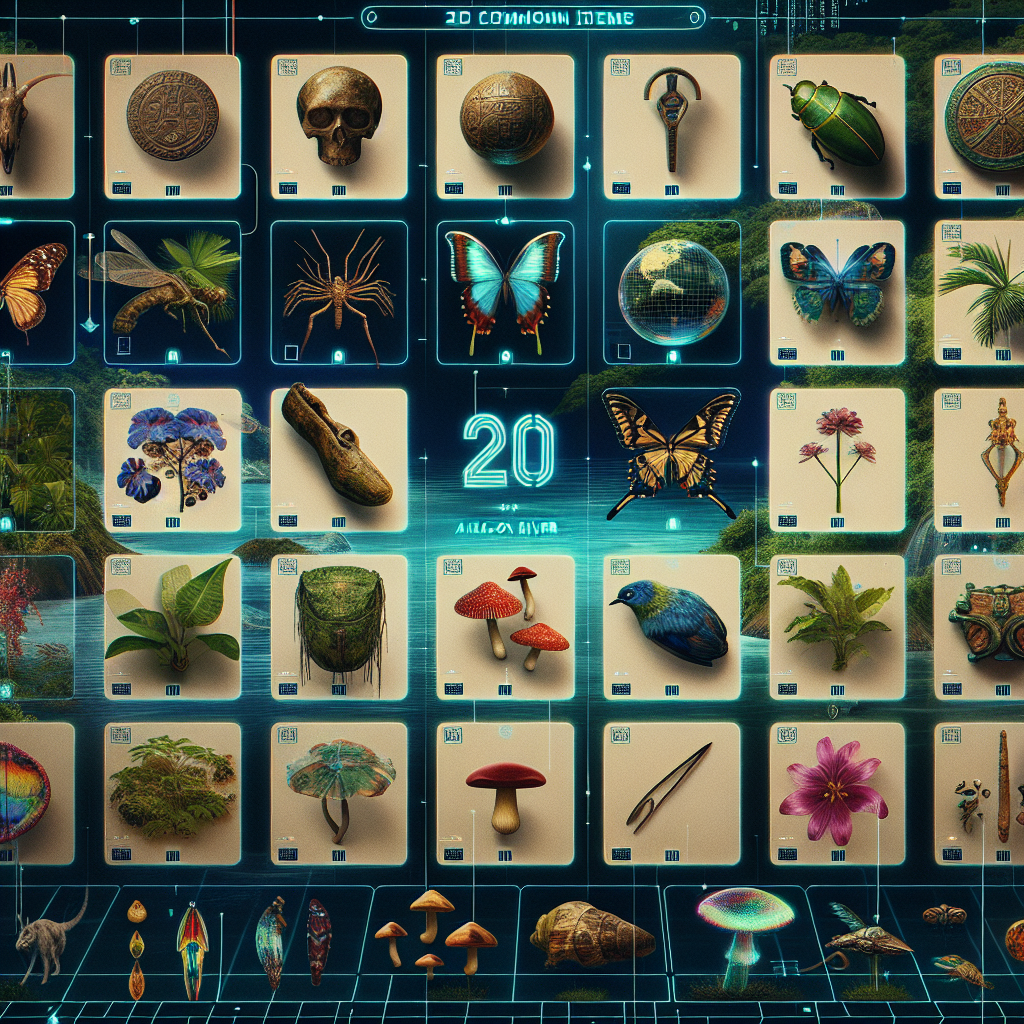
Task: Choose the single red-capped mushroom card
Action: tap(505, 792)
